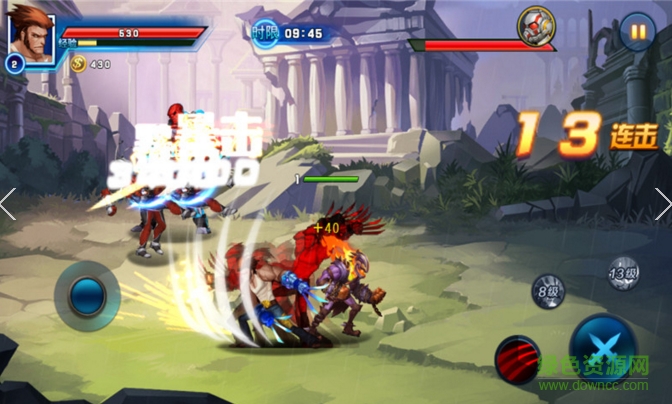
Task: Pause the game with the pause button
Action: pos(637,30)
